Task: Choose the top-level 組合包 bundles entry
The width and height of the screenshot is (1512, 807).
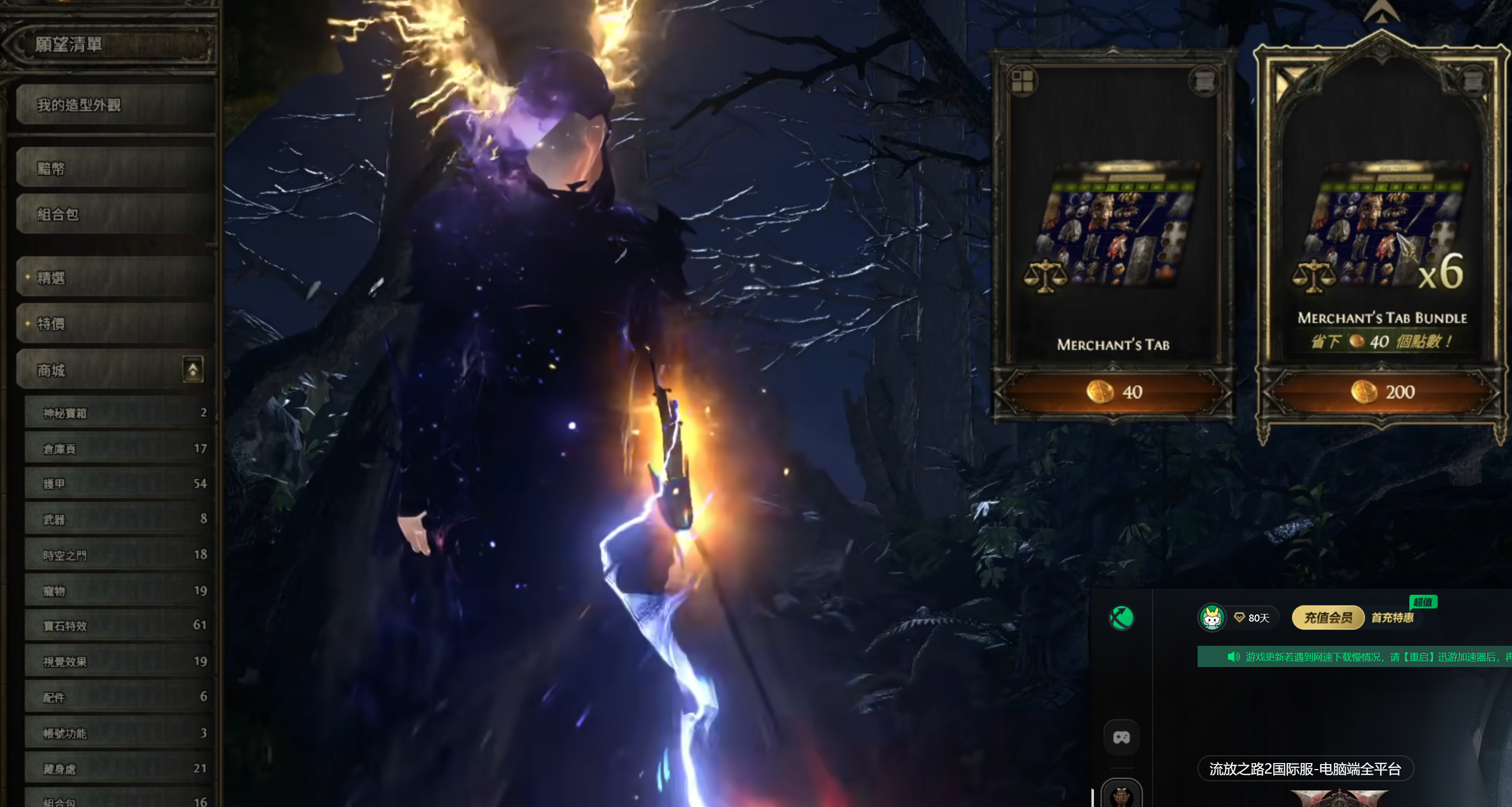Action: [114, 214]
